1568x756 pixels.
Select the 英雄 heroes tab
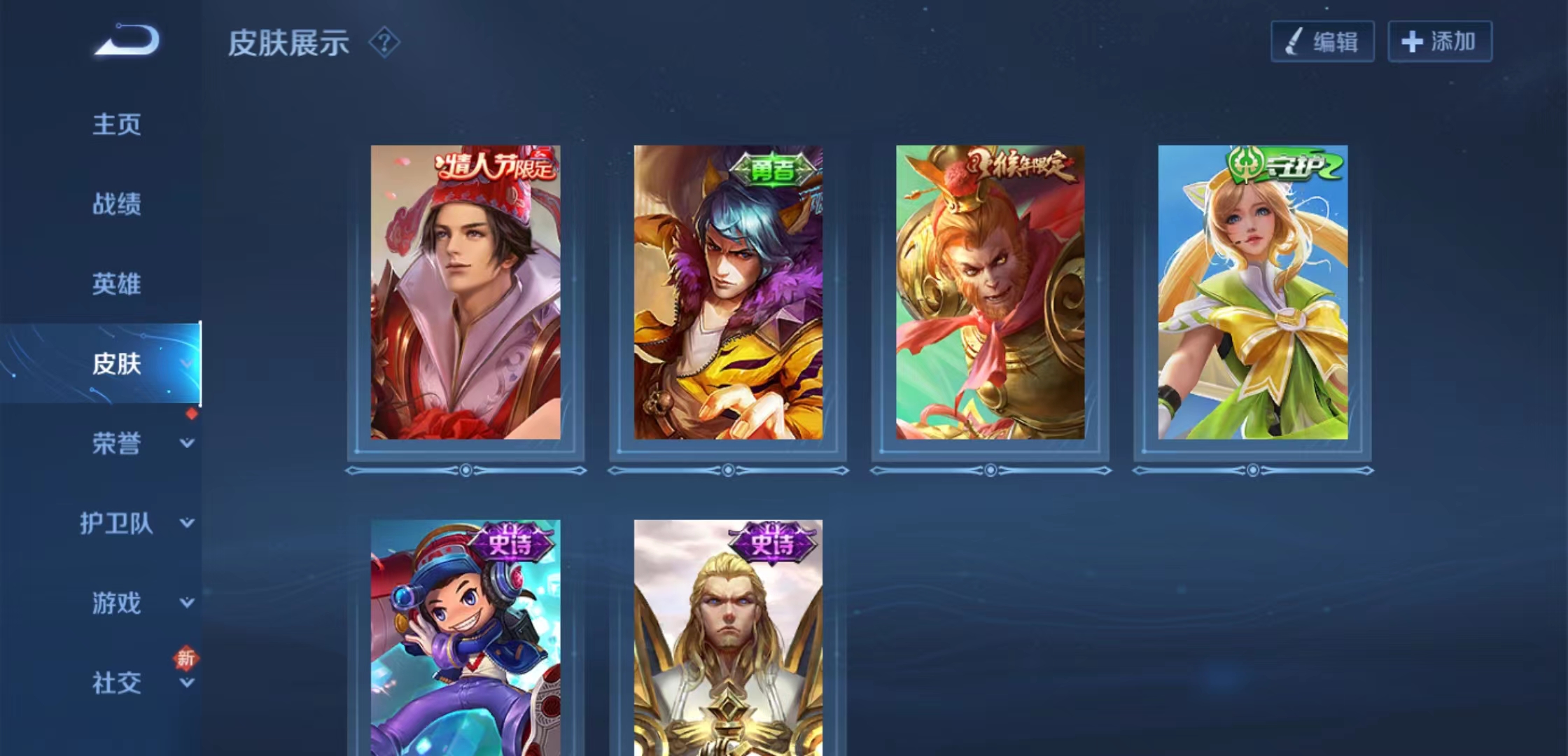pyautogui.click(x=117, y=284)
